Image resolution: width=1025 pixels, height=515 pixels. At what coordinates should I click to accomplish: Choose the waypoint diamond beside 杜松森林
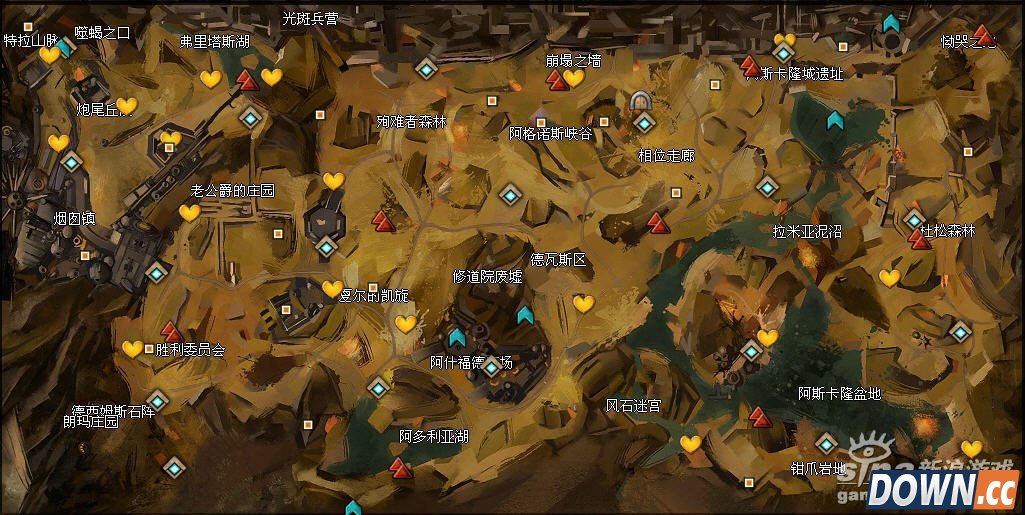(915, 220)
